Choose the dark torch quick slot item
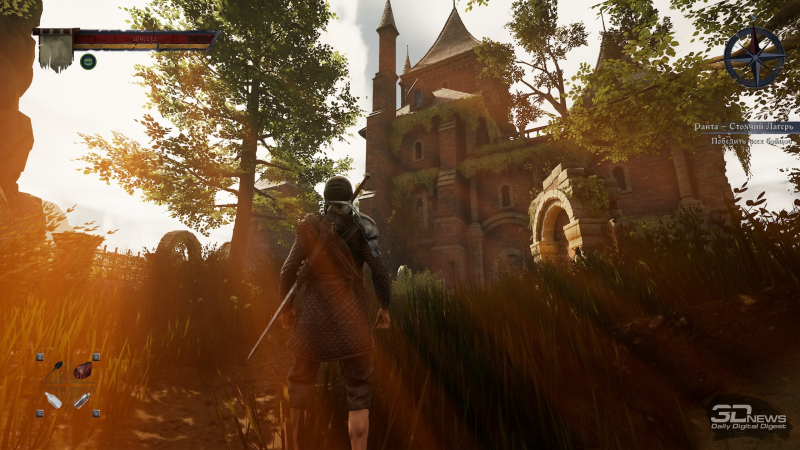This screenshot has width=800, height=450. (54, 370)
